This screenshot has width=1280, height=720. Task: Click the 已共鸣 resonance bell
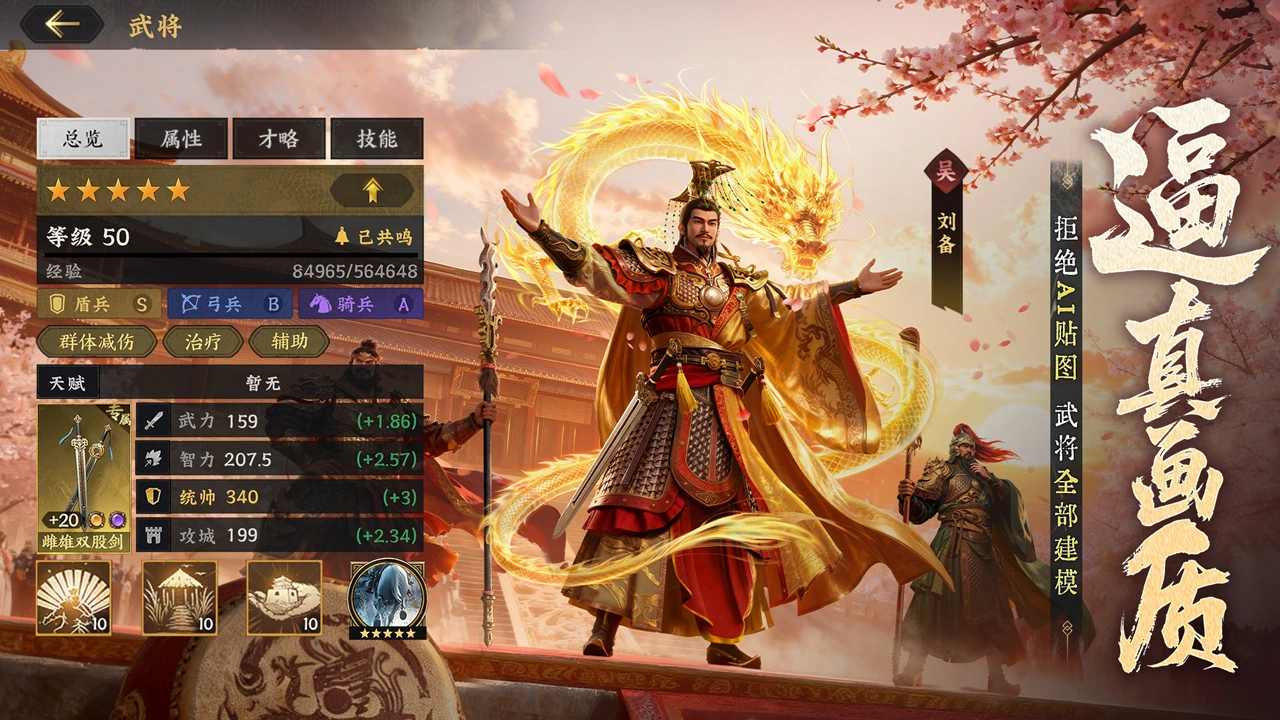pos(373,238)
